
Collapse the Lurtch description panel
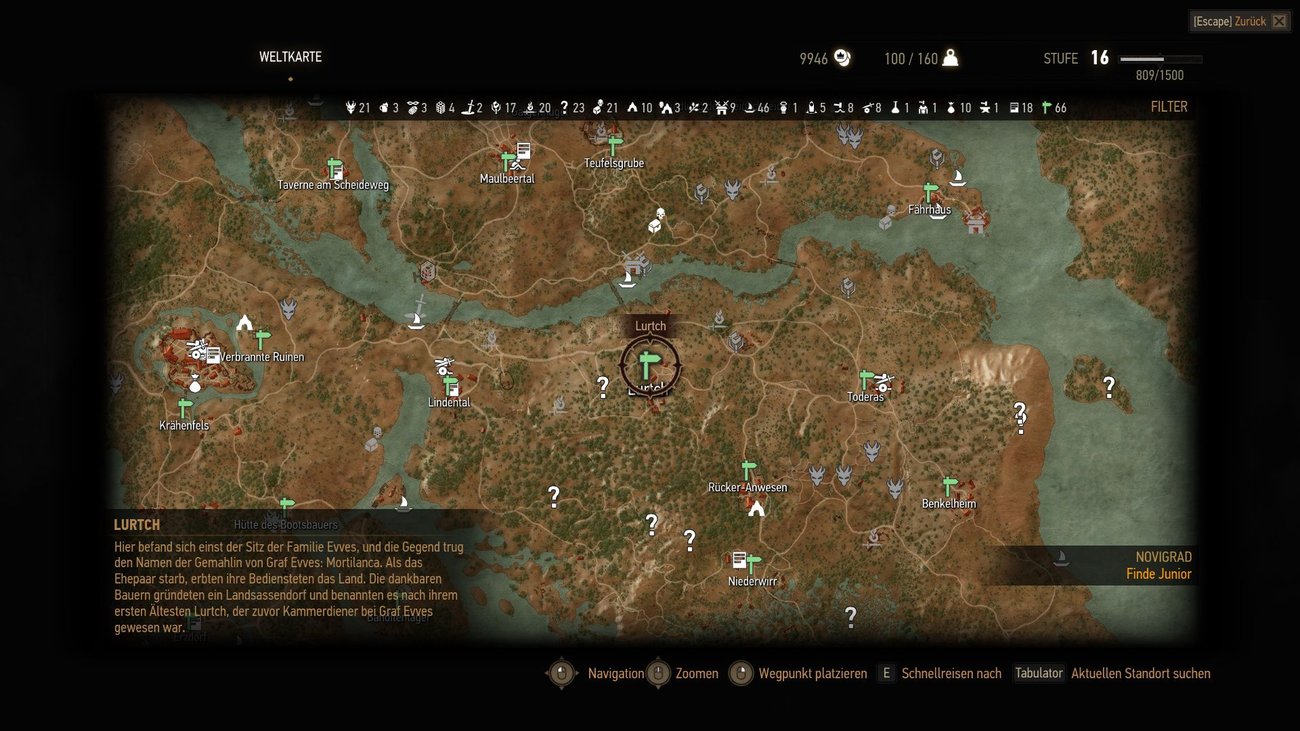(x=137, y=524)
